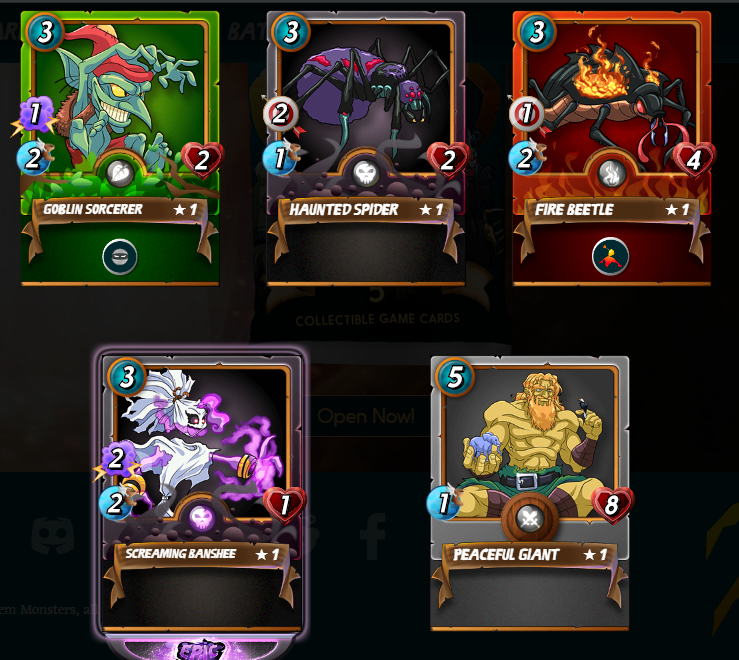The width and height of the screenshot is (739, 660).
Task: Open the Facebook link icon
Action: pyautogui.click(x=373, y=536)
